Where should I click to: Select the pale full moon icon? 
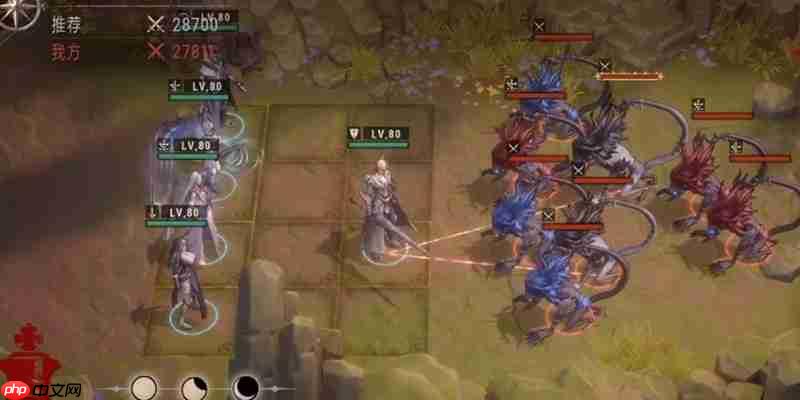pos(145,386)
